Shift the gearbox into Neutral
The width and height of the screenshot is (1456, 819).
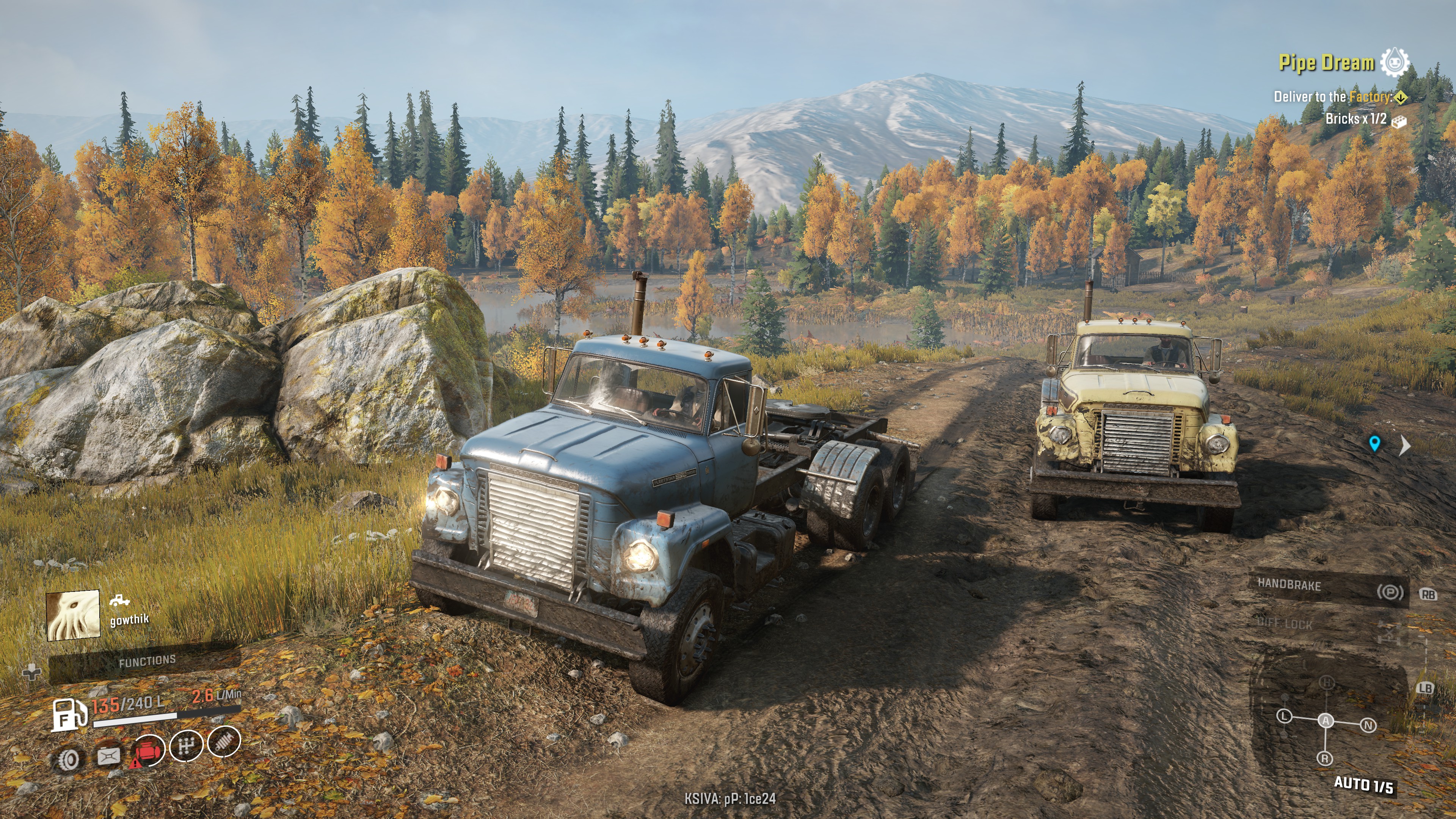pos(1368,725)
